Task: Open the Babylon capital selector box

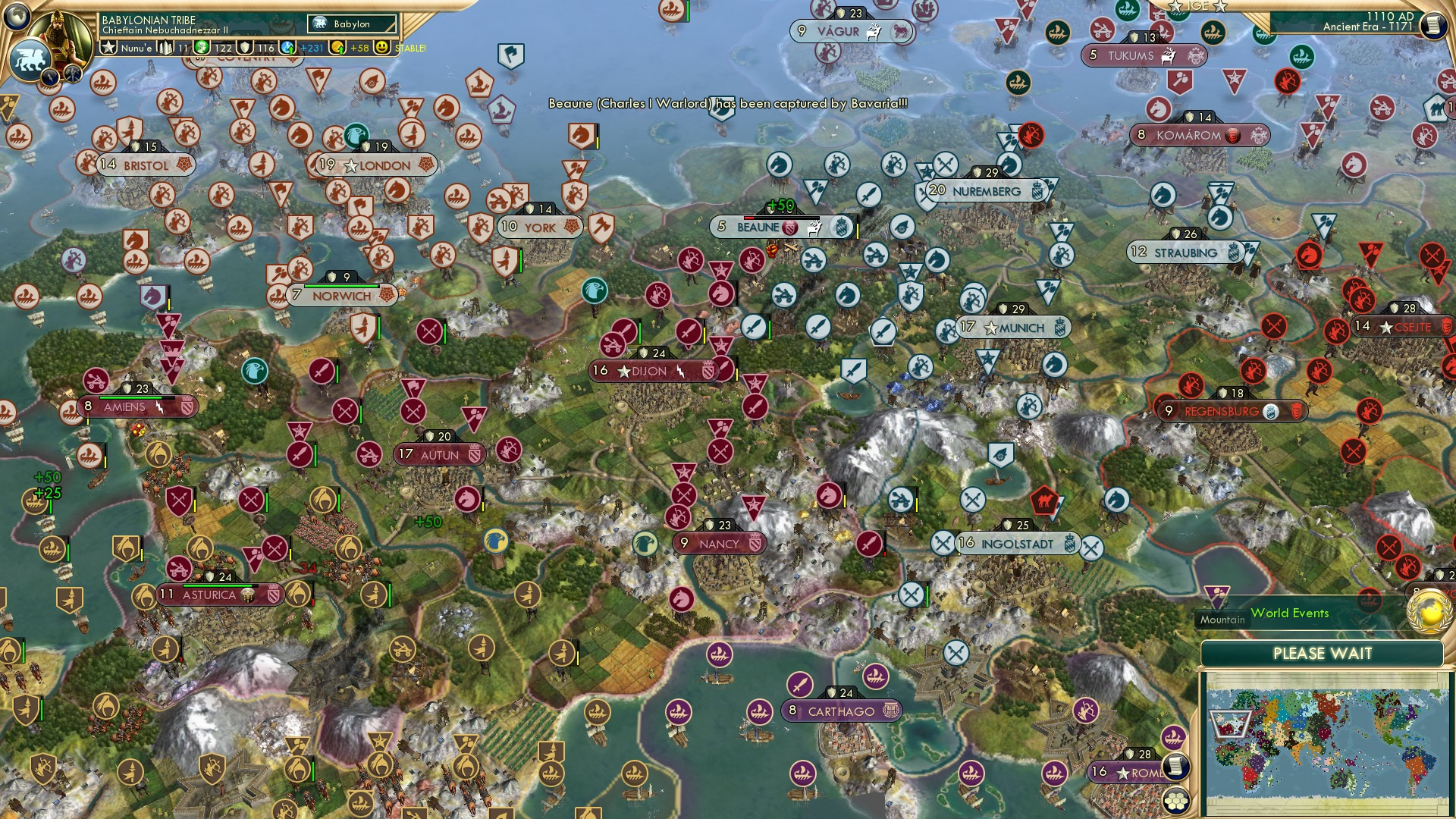Action: 352,24
